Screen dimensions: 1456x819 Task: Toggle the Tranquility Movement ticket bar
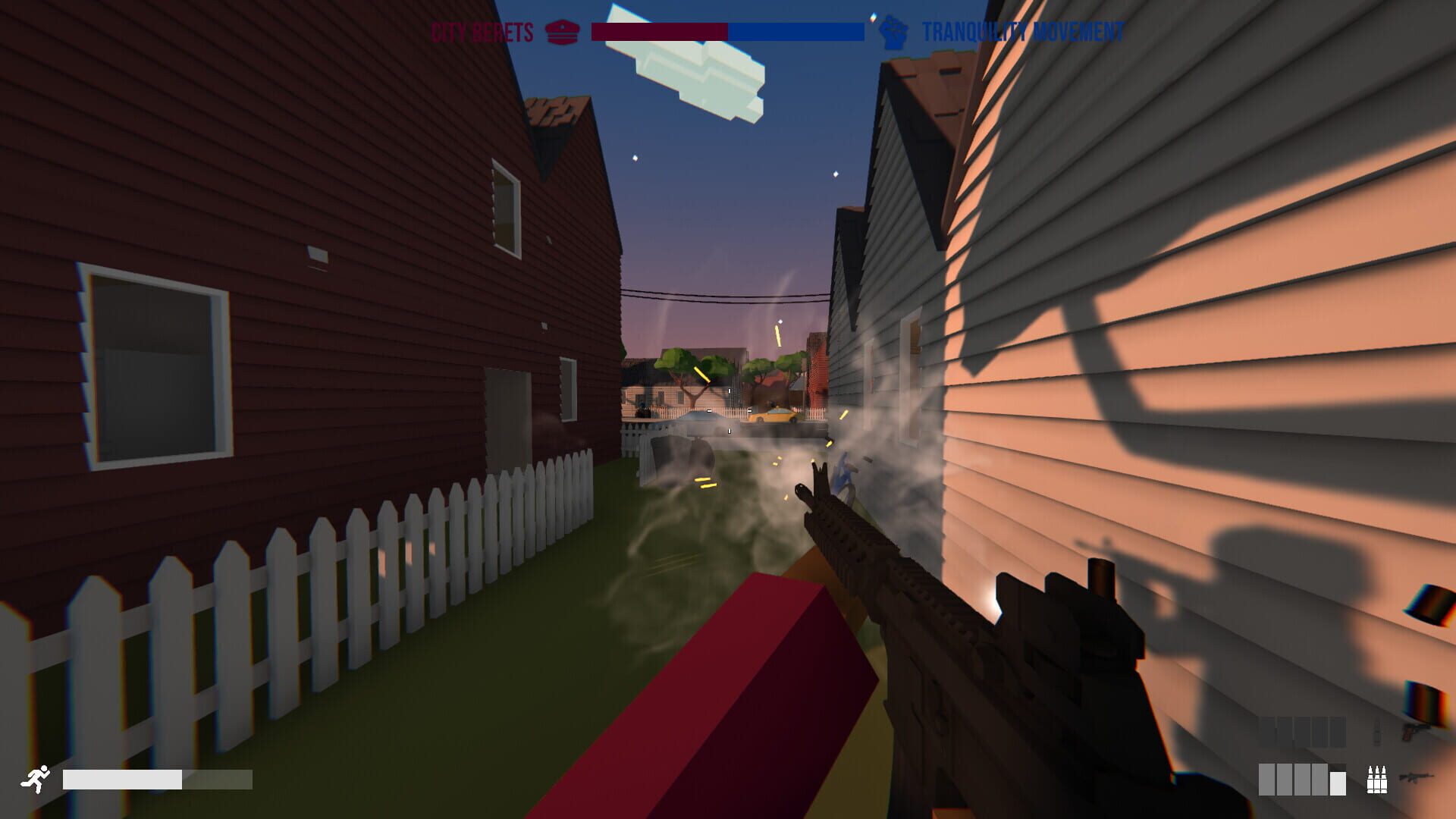point(795,32)
